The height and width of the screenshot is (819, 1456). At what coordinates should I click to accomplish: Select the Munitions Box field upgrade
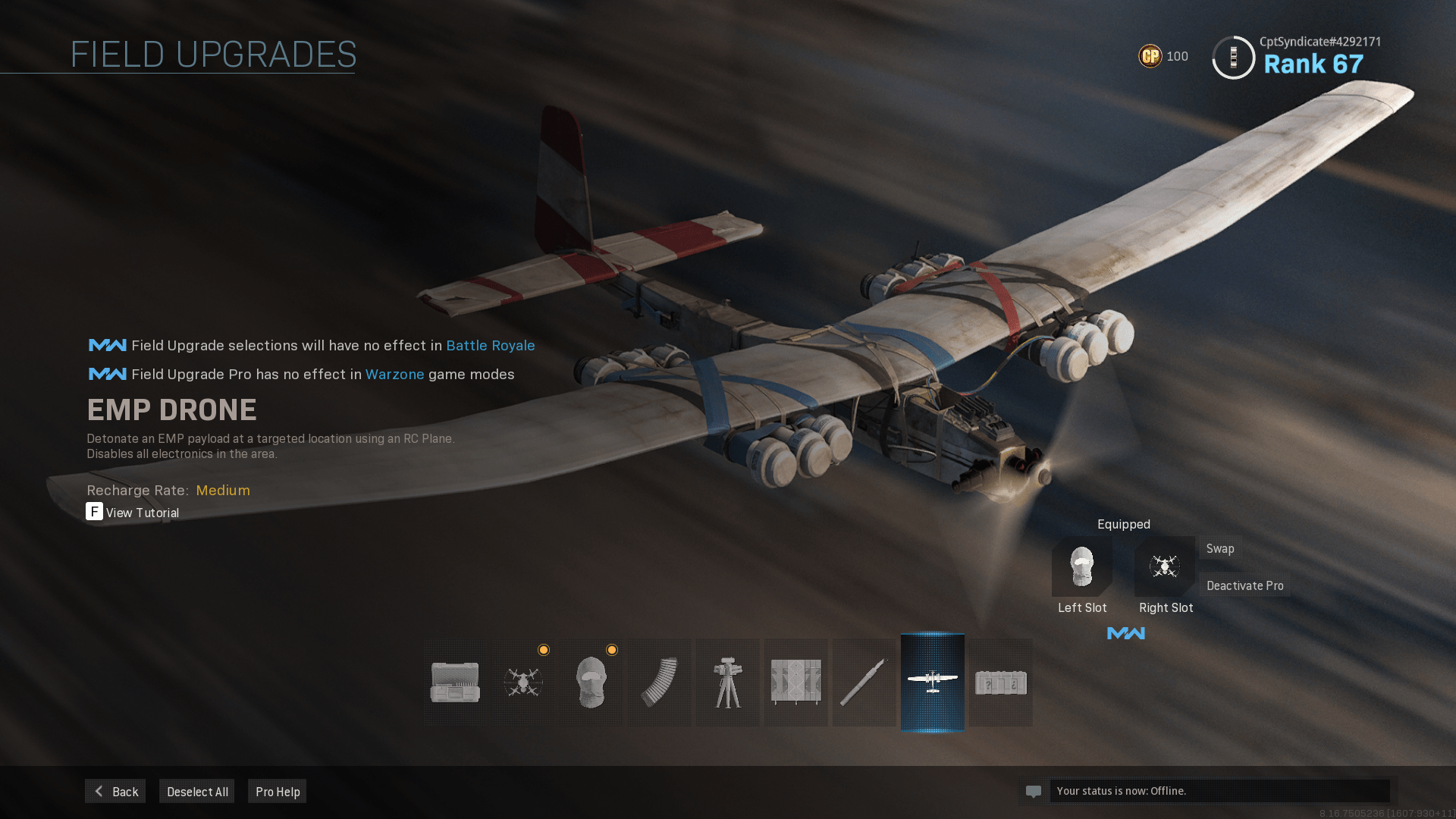point(455,682)
